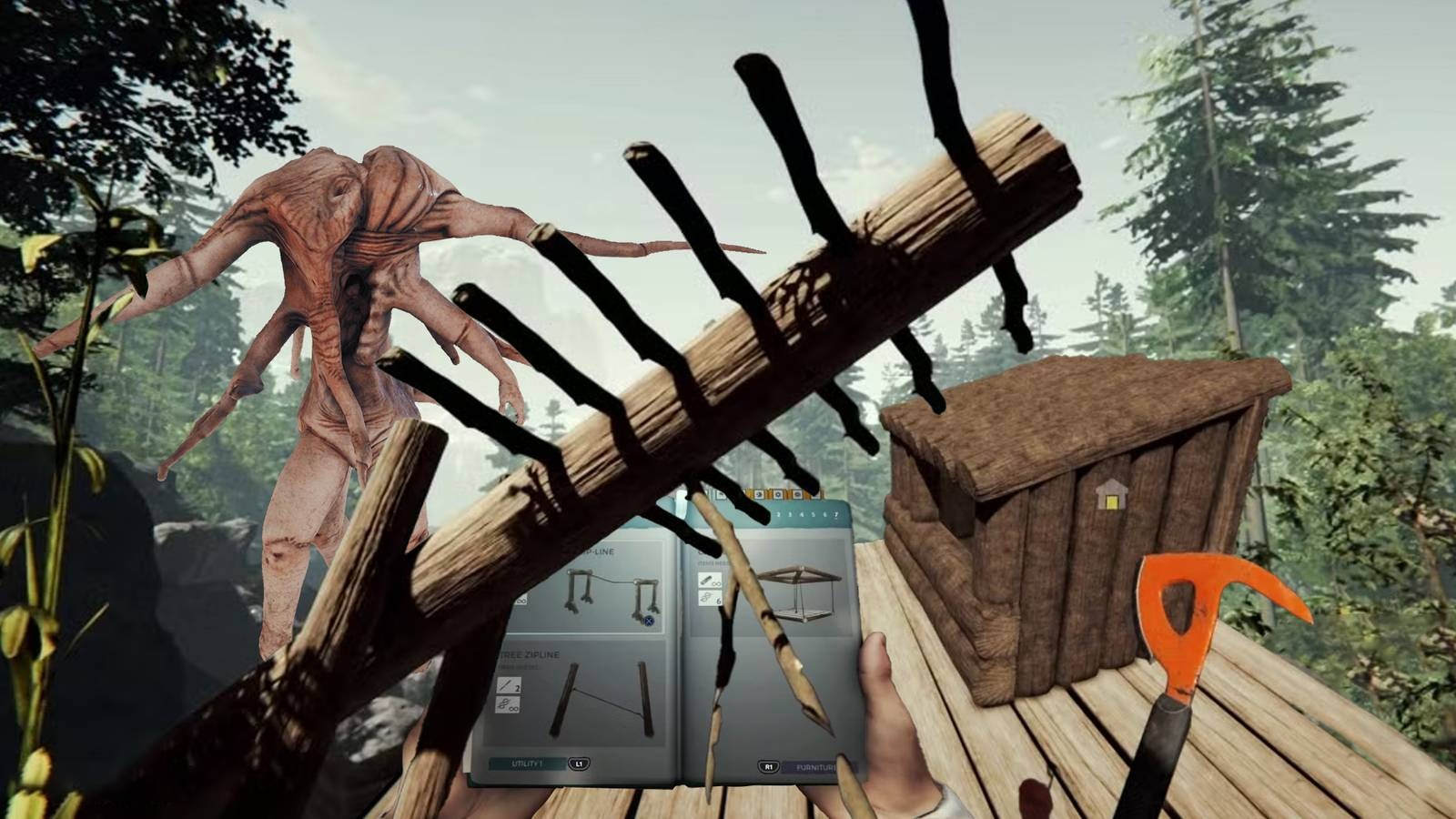The width and height of the screenshot is (1456, 819).
Task: Click the rope ingredient icon on Tree Zipline
Action: coord(507,706)
